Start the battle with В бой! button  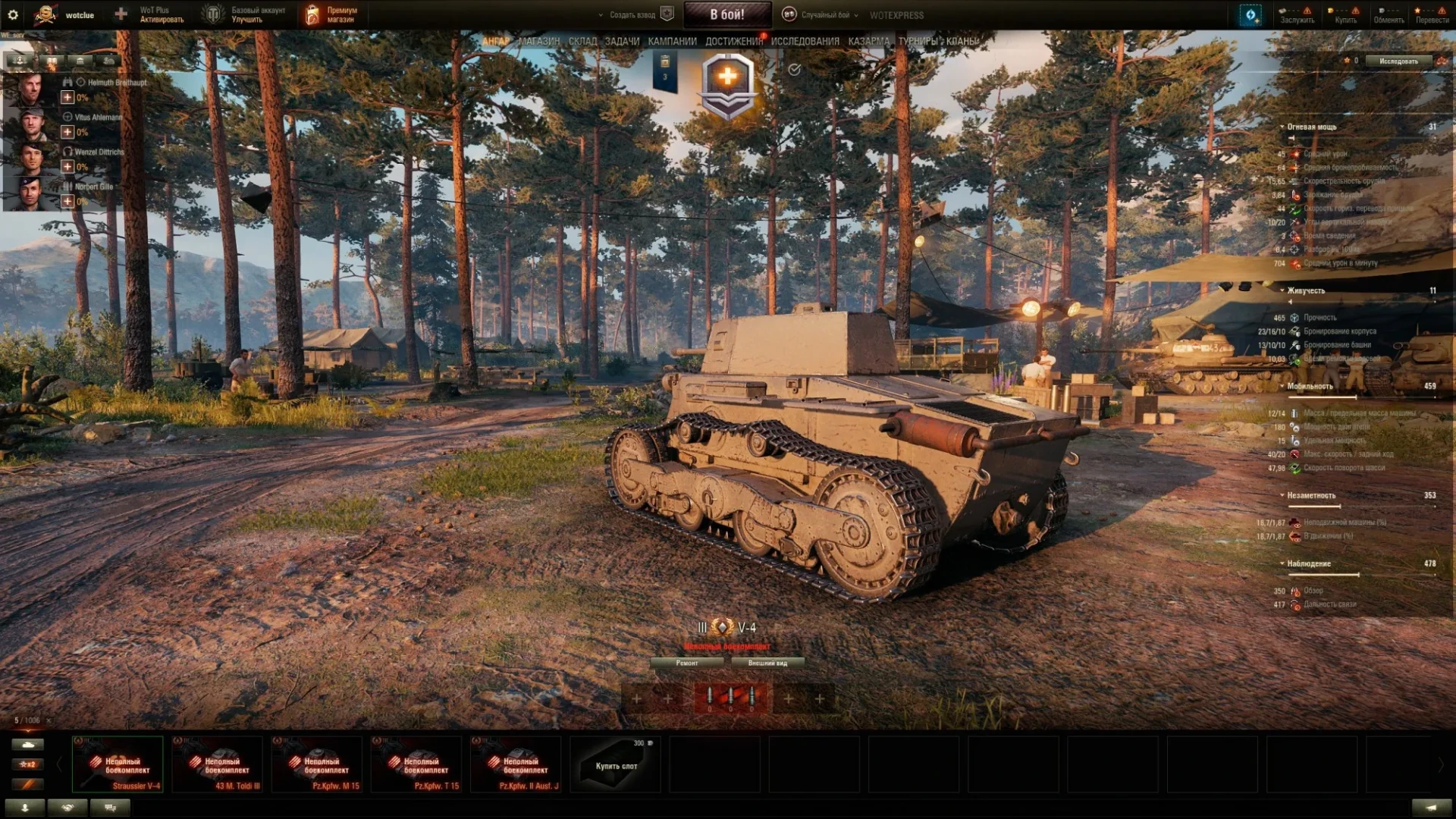[x=726, y=14]
